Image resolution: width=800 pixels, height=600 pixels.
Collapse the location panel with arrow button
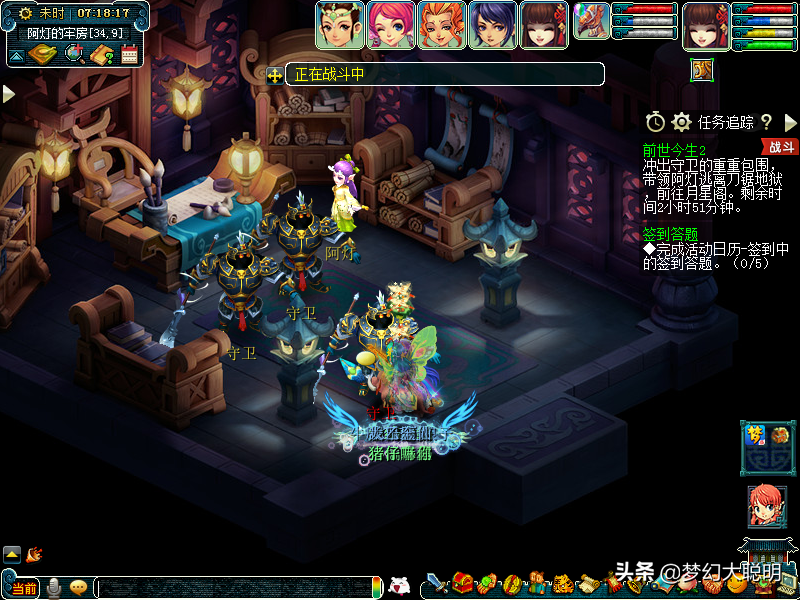click(16, 56)
